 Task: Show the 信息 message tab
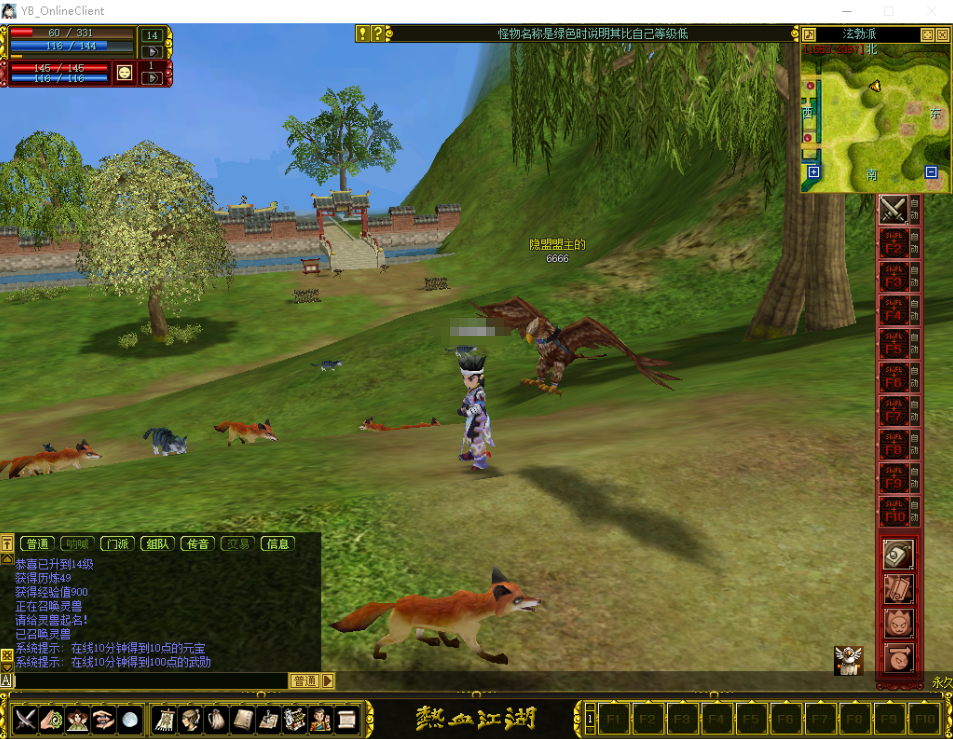277,544
